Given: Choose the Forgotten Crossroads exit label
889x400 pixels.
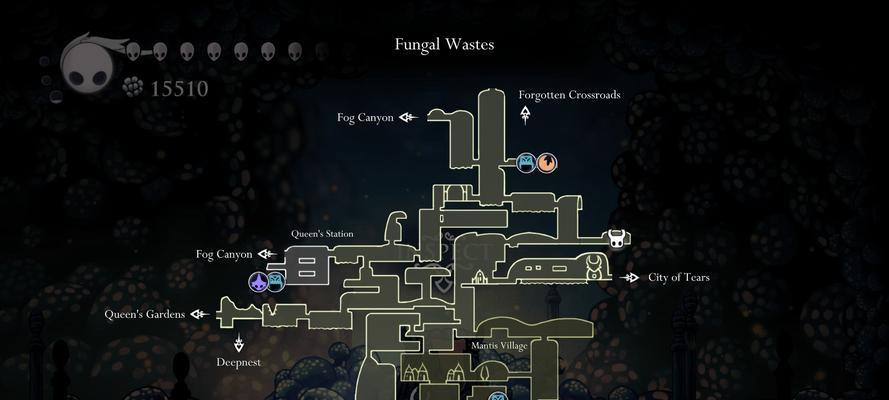Looking at the screenshot, I should pos(569,95).
